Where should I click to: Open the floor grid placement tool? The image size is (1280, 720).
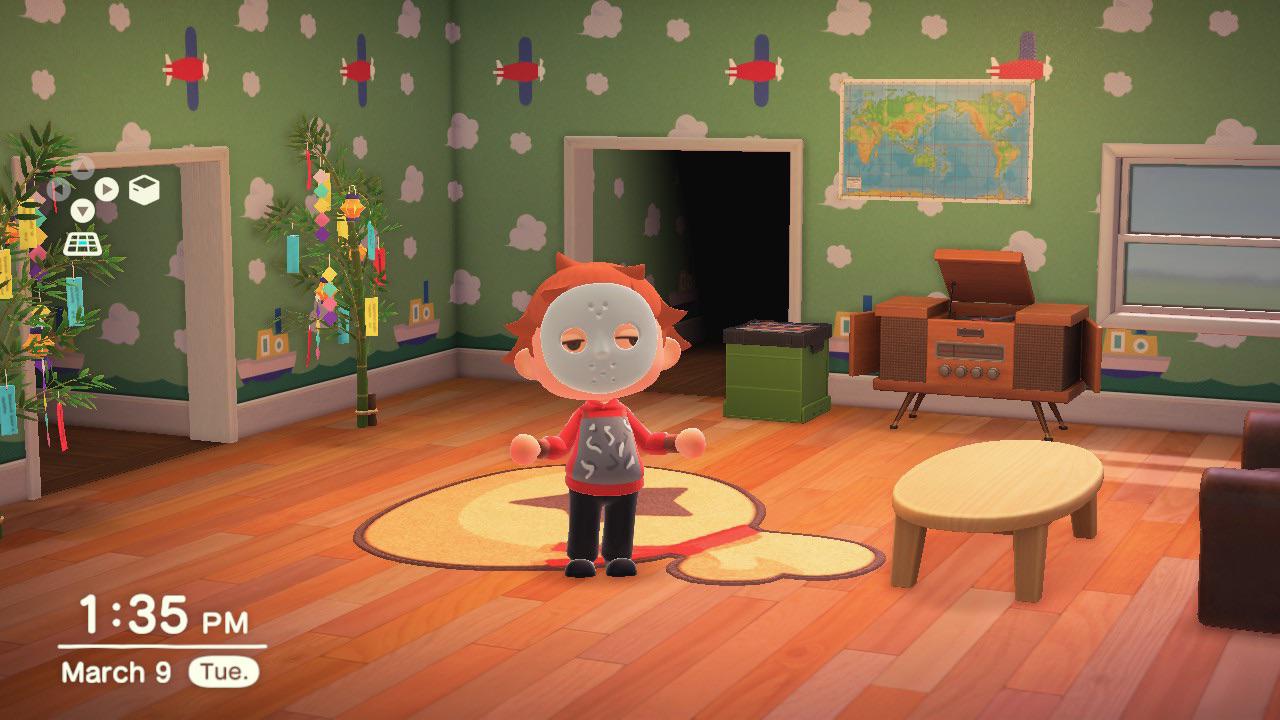pyautogui.click(x=82, y=242)
